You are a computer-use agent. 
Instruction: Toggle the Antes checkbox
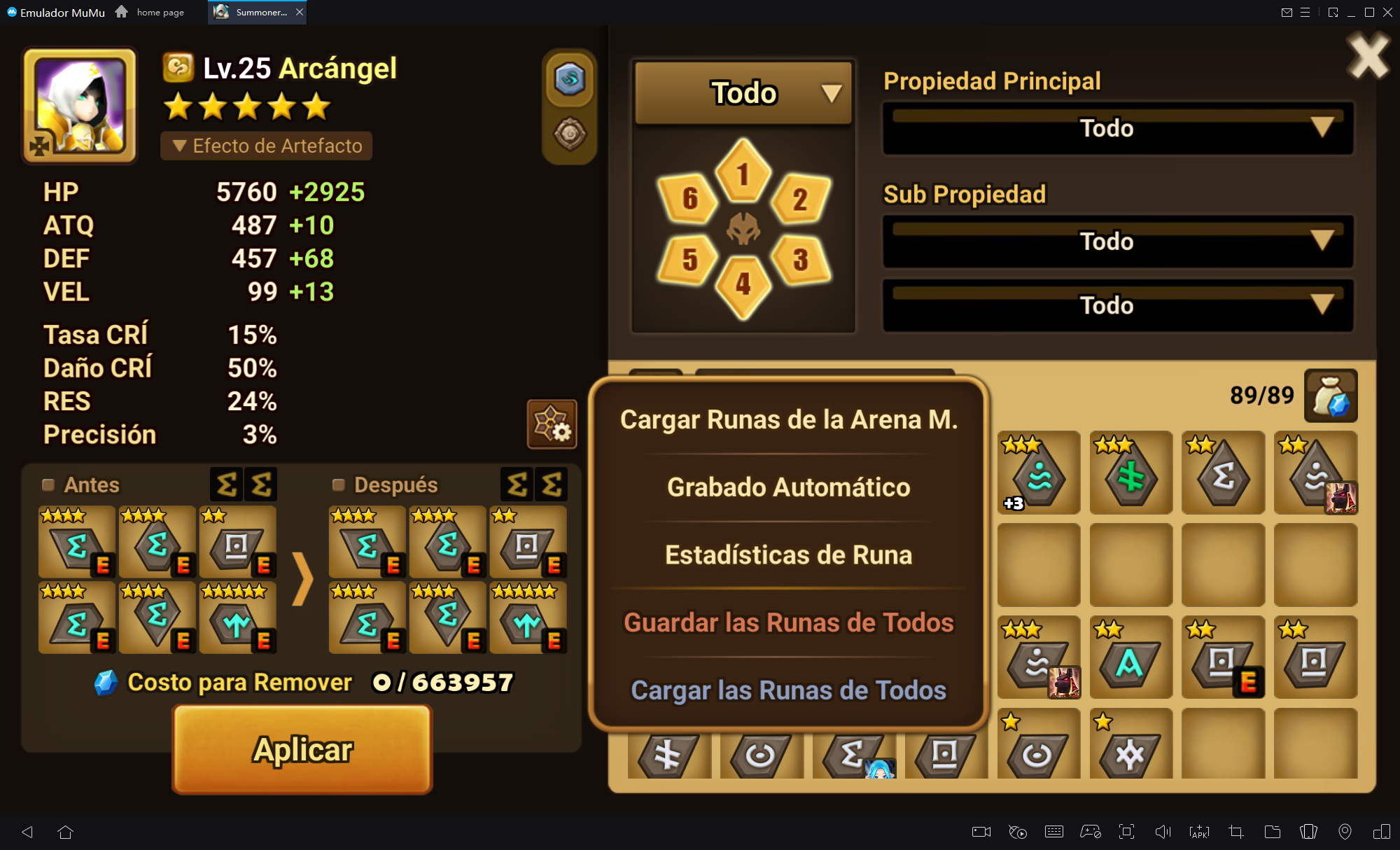tap(48, 485)
